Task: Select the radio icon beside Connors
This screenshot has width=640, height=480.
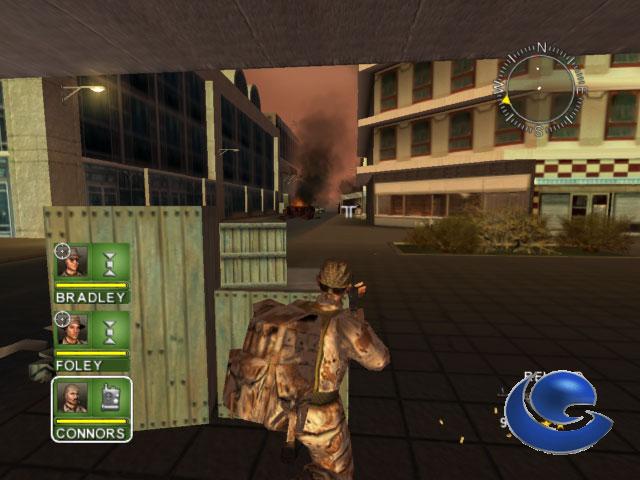Action: coord(110,397)
